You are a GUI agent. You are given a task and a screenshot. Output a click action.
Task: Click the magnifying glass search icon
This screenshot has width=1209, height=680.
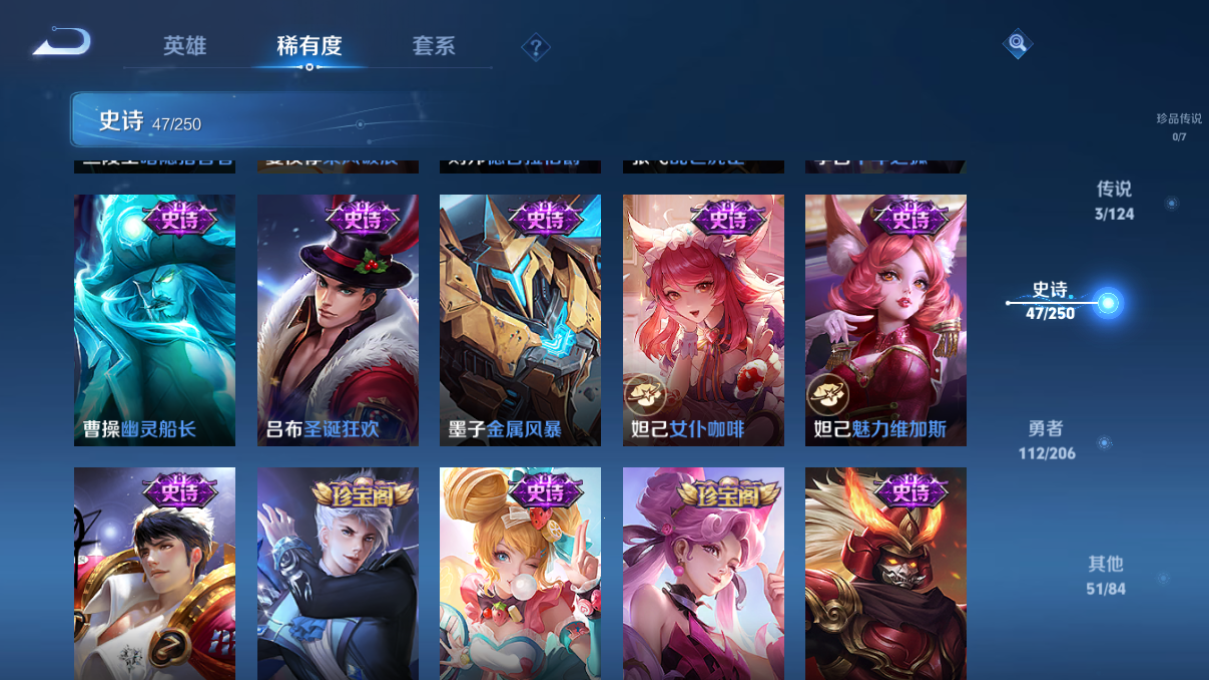[1016, 43]
